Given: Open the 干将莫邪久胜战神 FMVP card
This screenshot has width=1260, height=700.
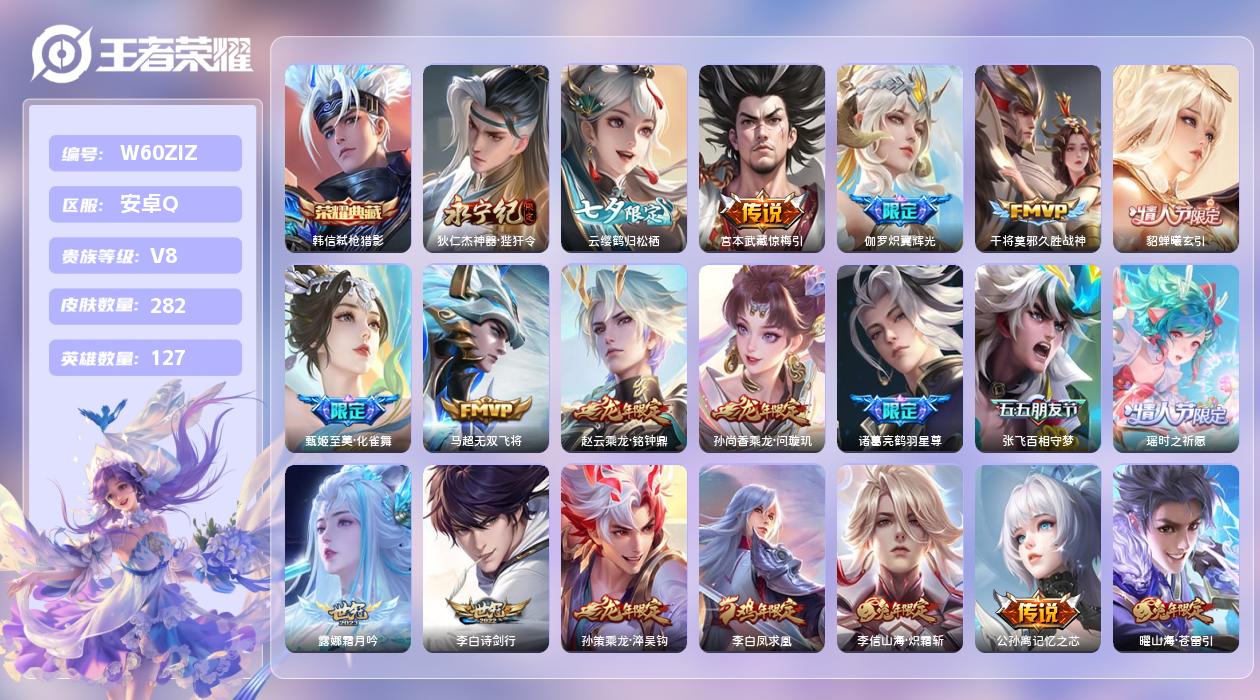Looking at the screenshot, I should point(1038,158).
